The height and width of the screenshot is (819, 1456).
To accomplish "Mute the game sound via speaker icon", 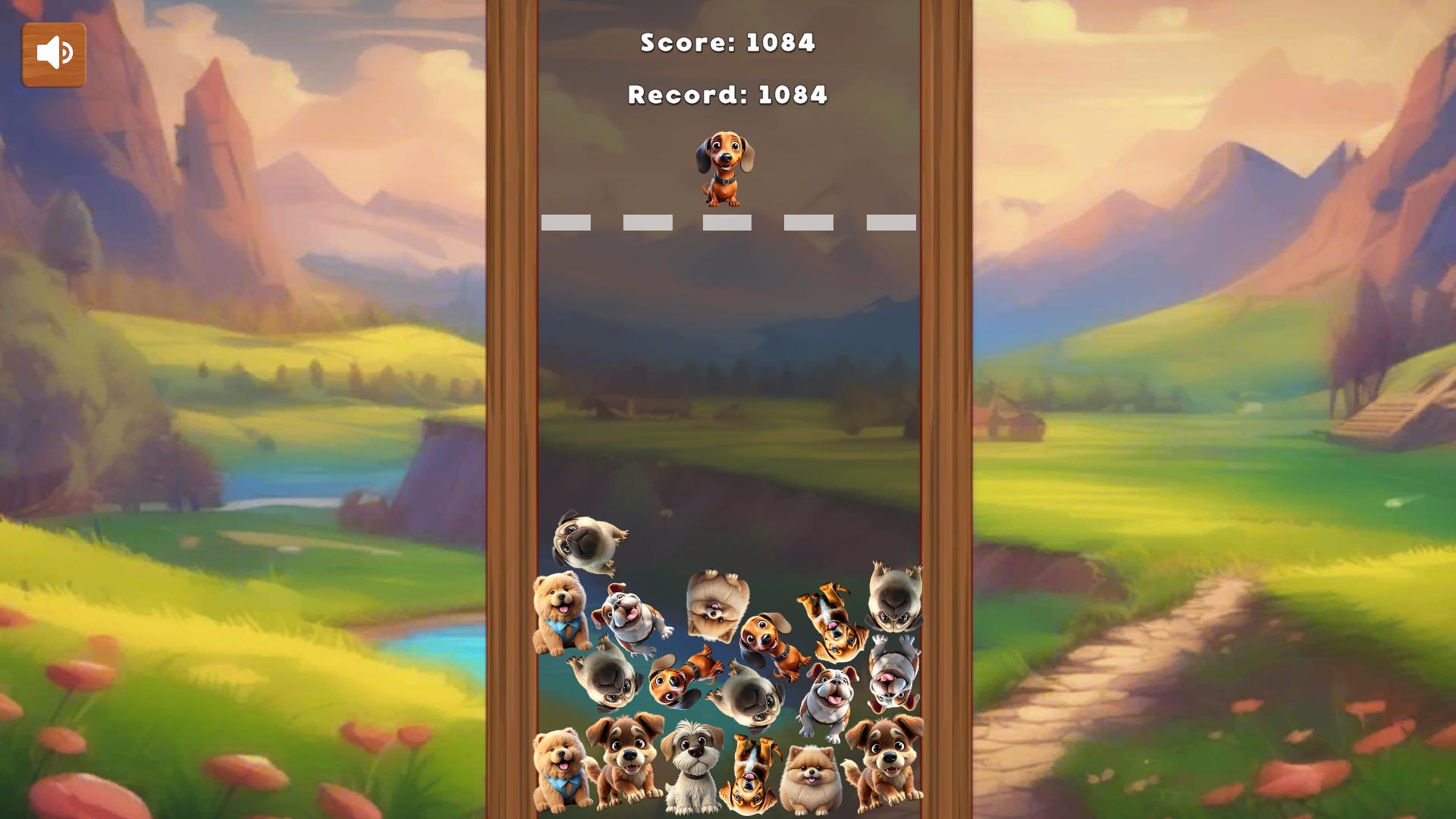I will pyautogui.click(x=53, y=53).
